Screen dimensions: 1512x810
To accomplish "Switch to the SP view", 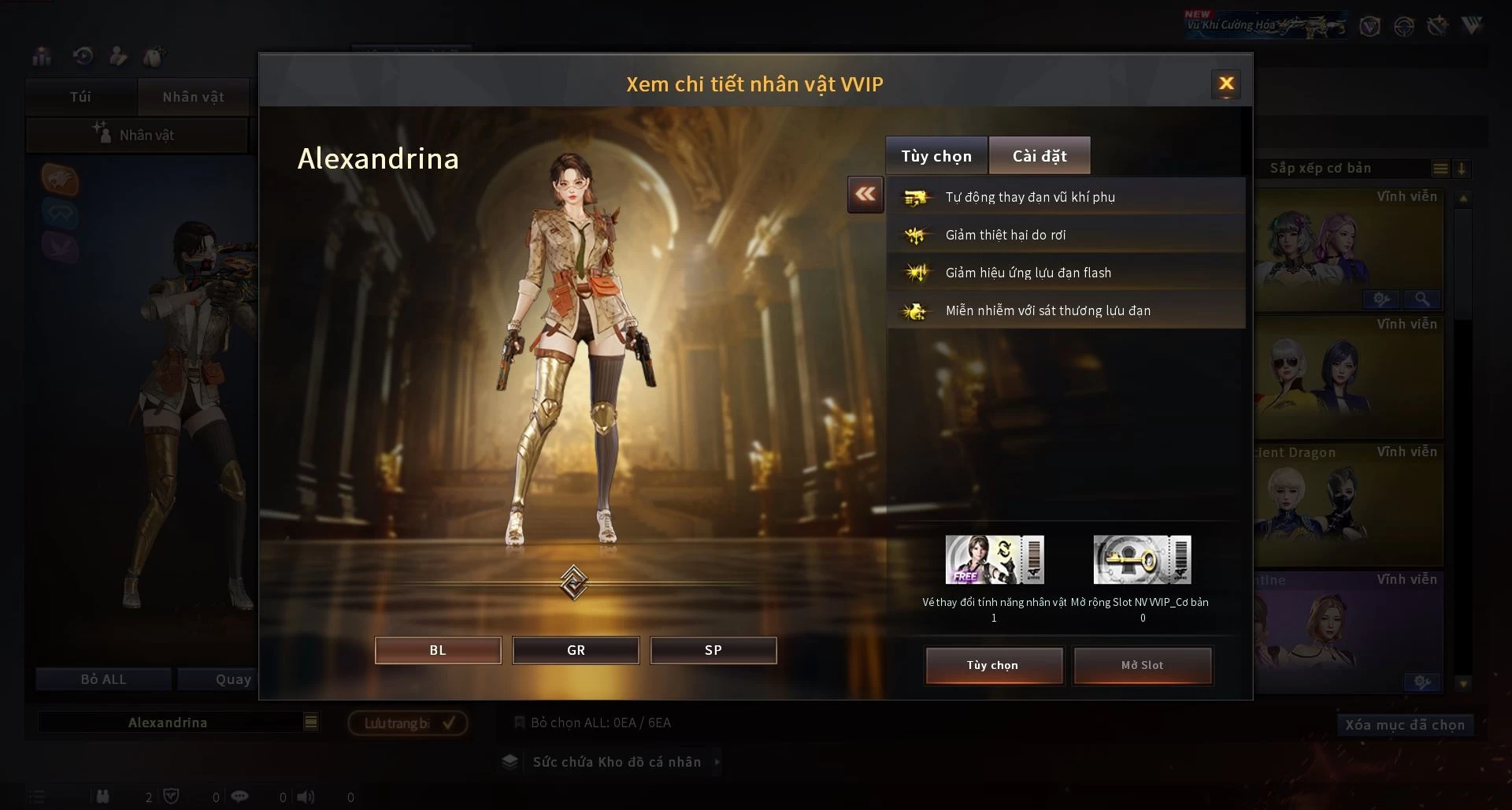I will pyautogui.click(x=713, y=650).
